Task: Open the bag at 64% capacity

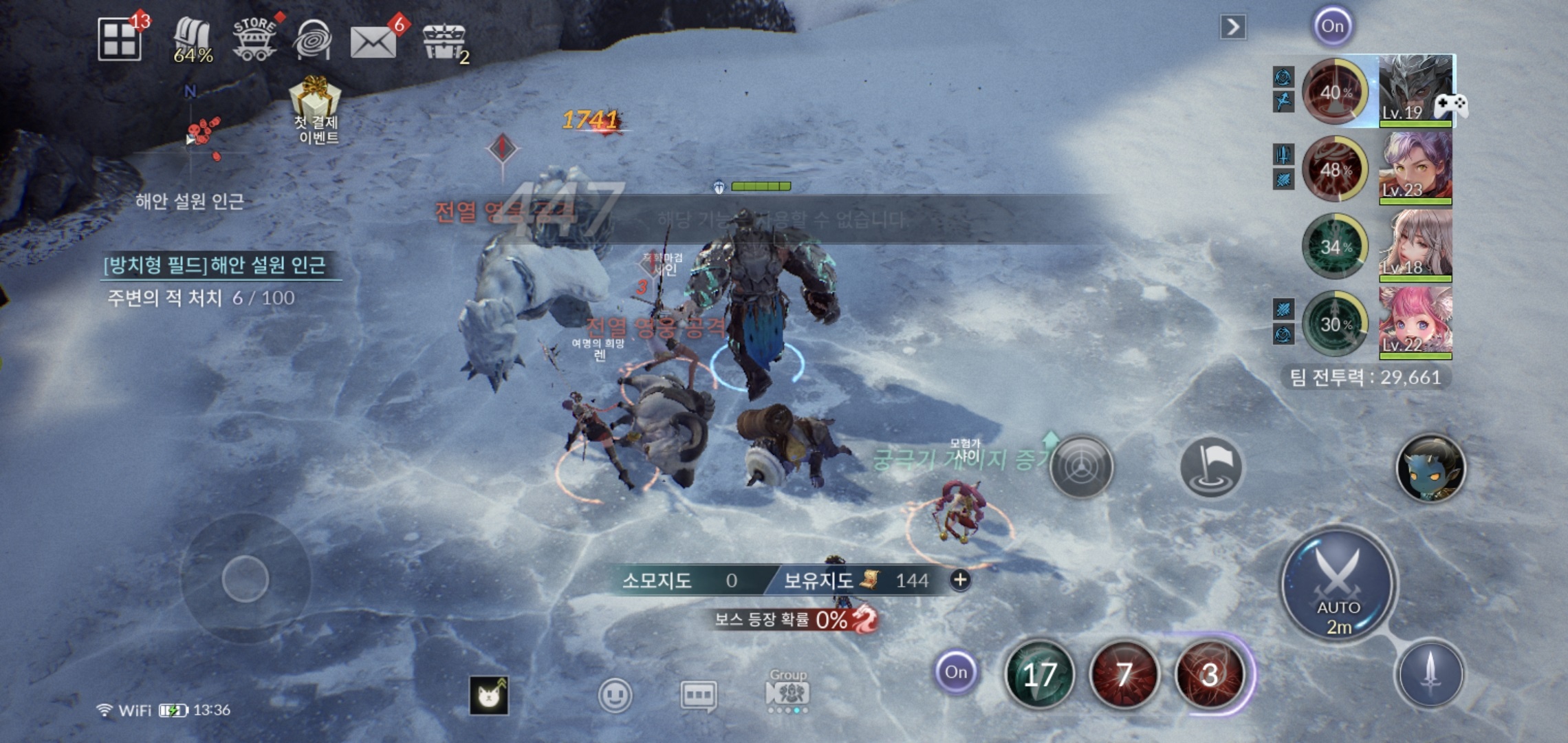Action: click(x=193, y=40)
